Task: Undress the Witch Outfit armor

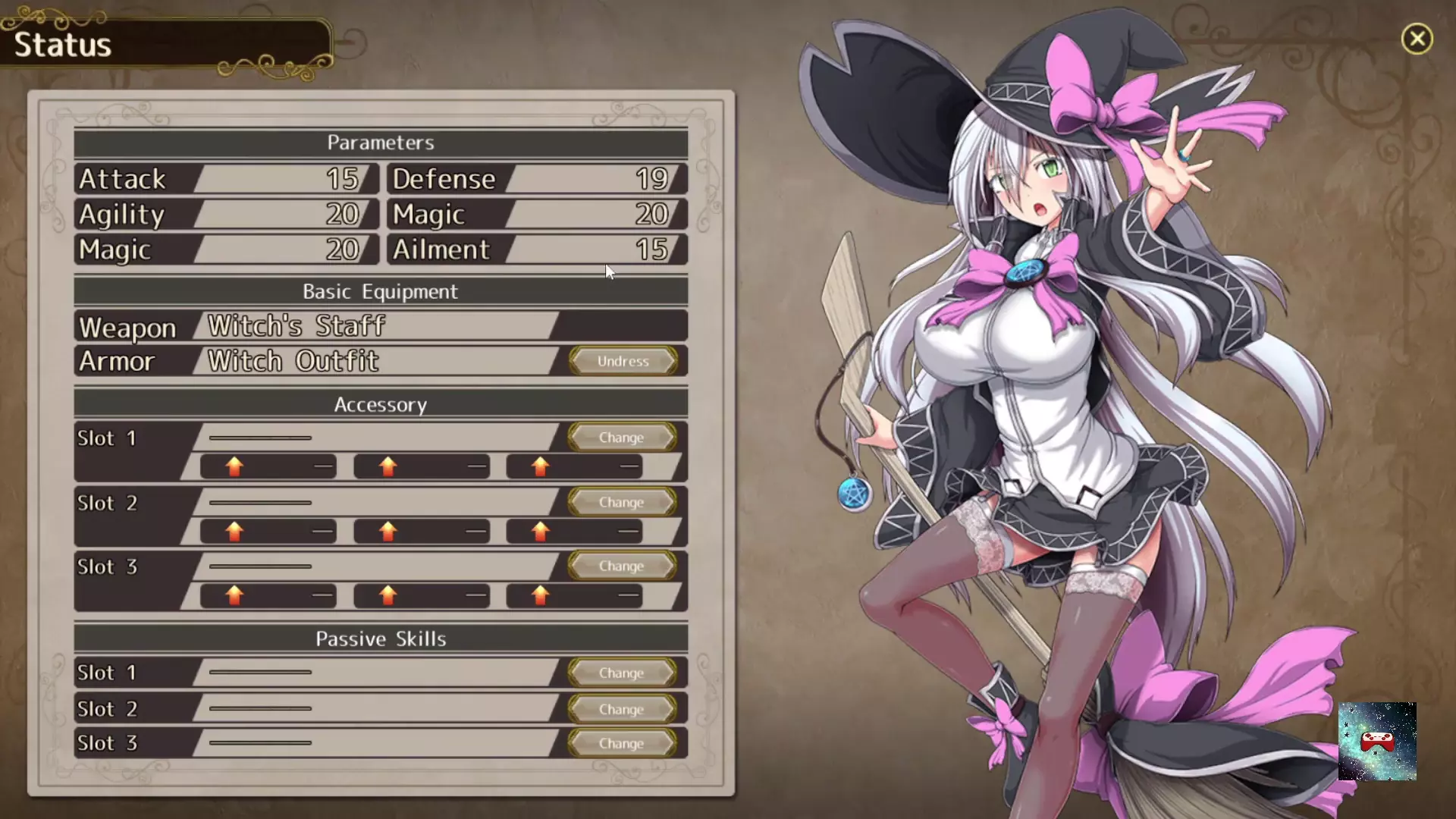Action: [x=623, y=361]
